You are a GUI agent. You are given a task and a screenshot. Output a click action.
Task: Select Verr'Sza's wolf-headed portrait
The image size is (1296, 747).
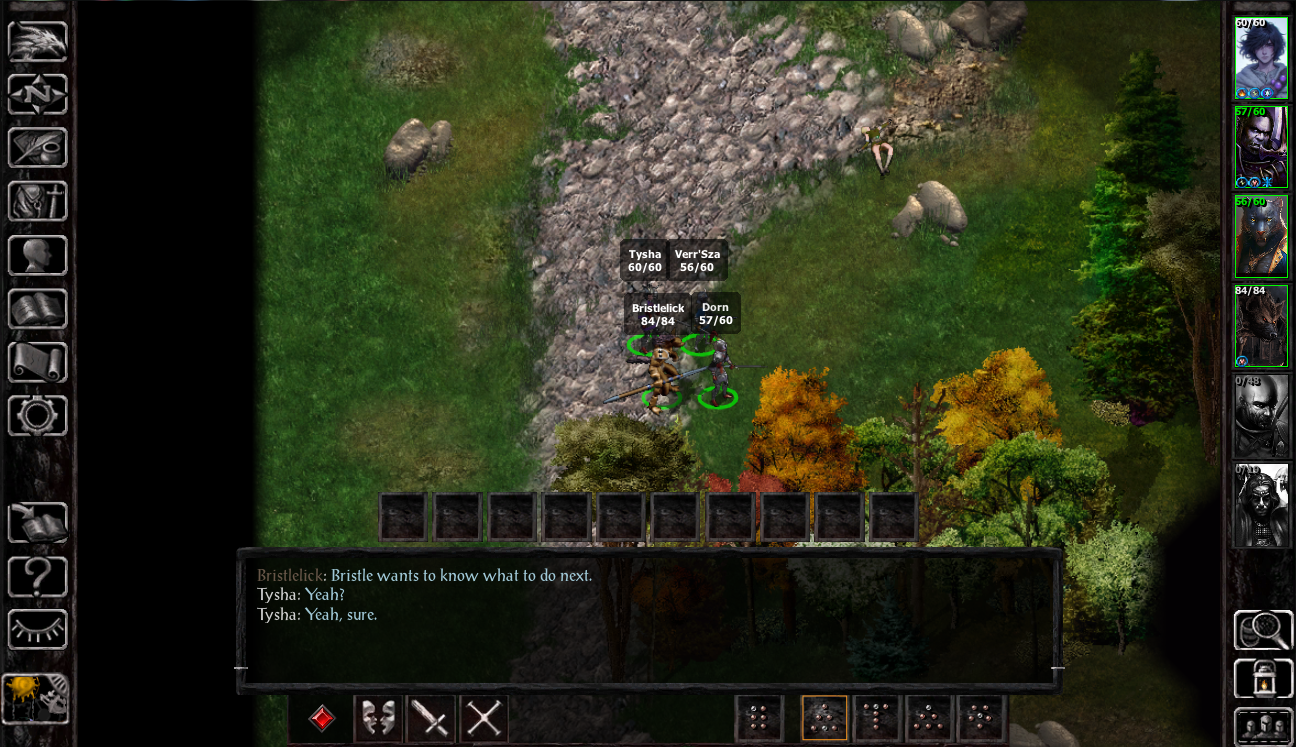click(x=1261, y=236)
